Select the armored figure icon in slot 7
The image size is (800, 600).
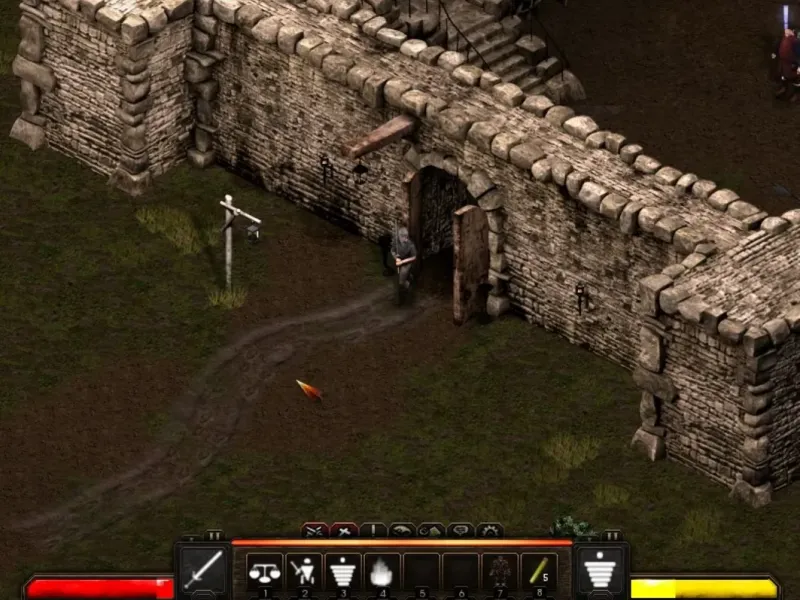tap(499, 571)
